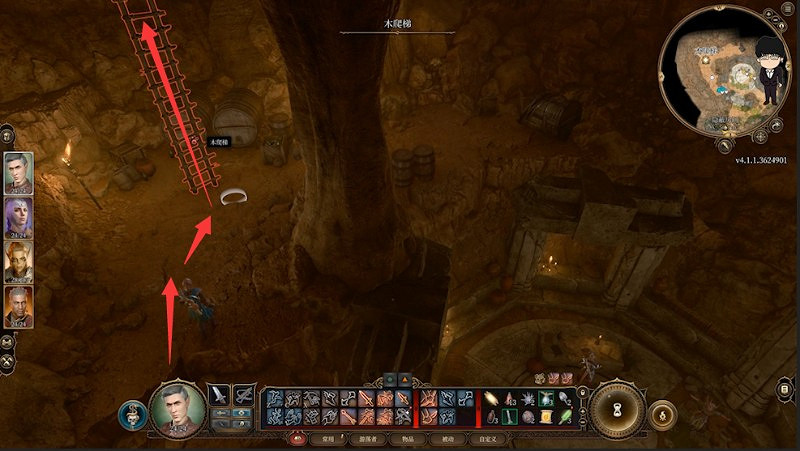Select the blonde companion portrait
This screenshot has height=451, width=800.
pos(18,262)
